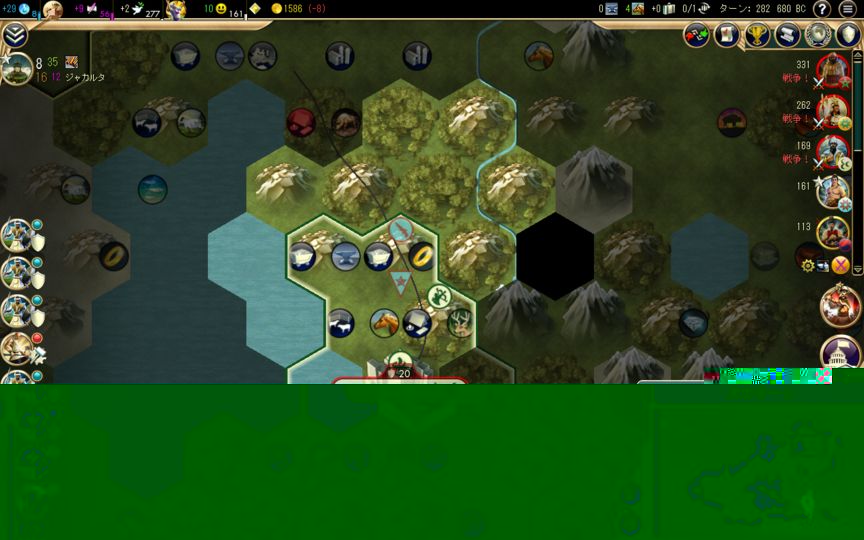
Task: Contact the leader with score 262
Action: [832, 111]
